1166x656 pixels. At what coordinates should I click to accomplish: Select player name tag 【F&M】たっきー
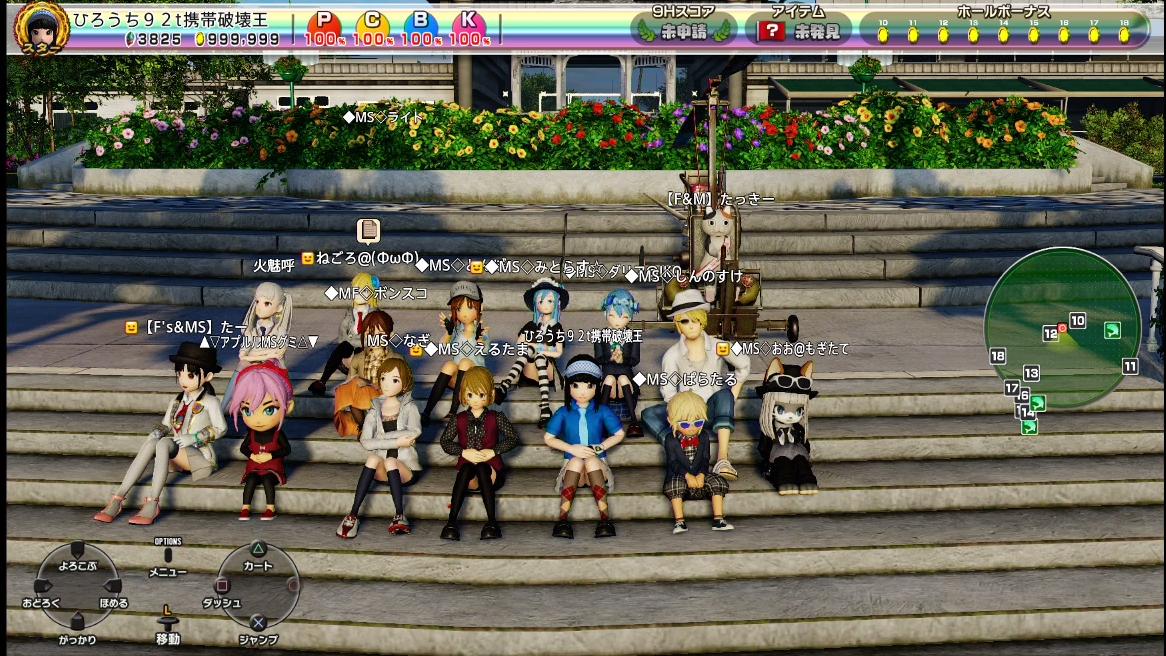pos(720,200)
